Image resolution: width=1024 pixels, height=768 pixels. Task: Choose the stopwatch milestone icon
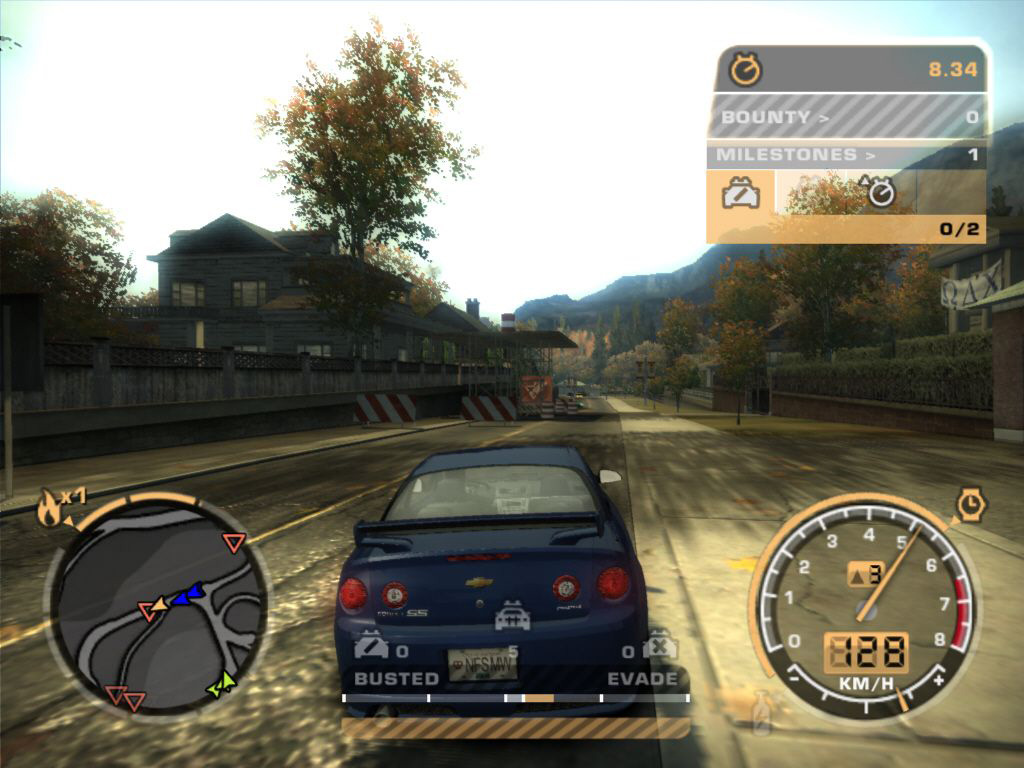[x=880, y=191]
